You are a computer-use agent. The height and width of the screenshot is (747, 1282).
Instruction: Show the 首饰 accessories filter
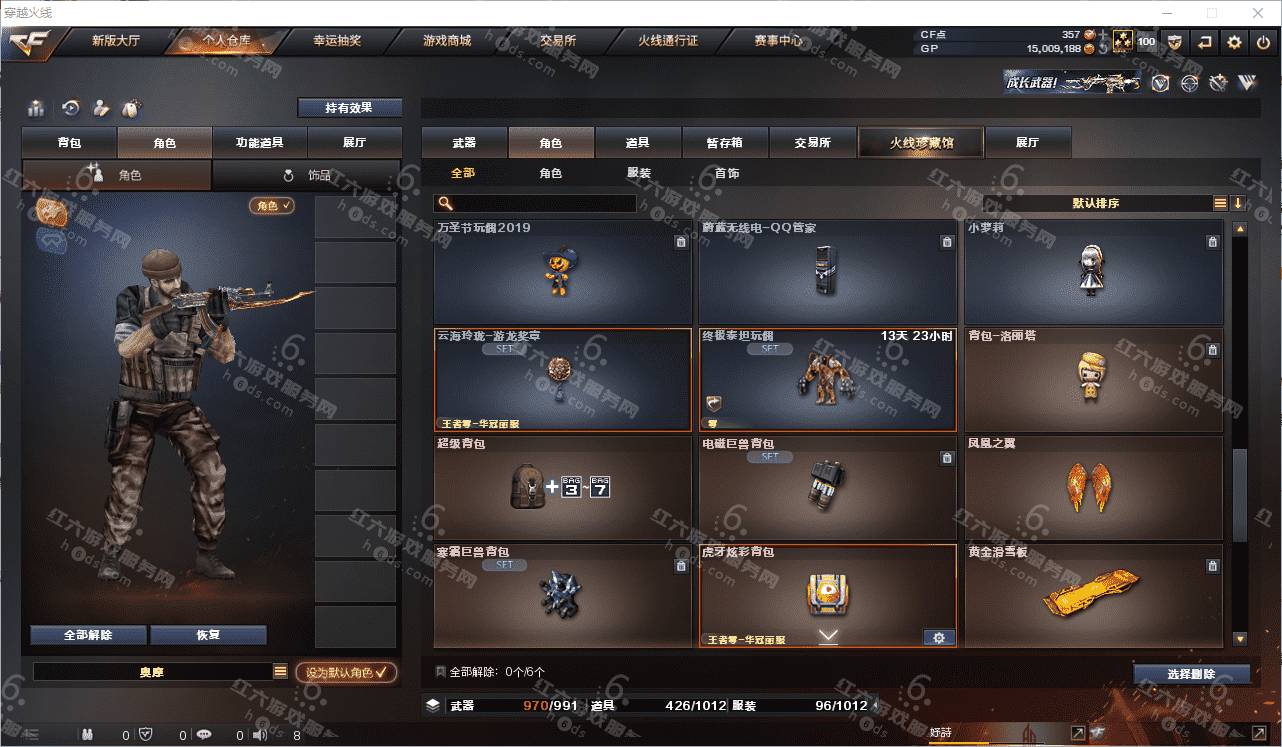(727, 173)
